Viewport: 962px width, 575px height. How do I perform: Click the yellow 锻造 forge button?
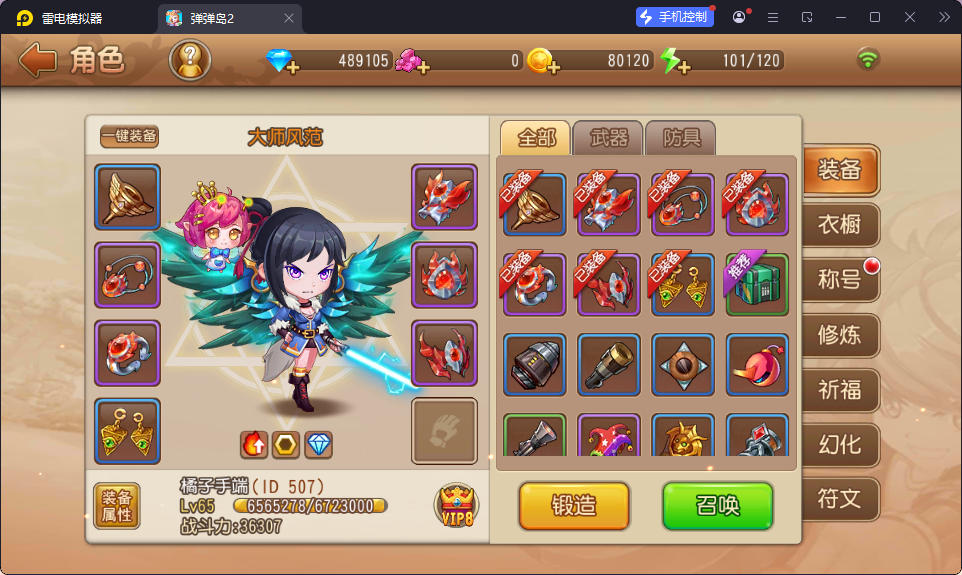coord(574,505)
